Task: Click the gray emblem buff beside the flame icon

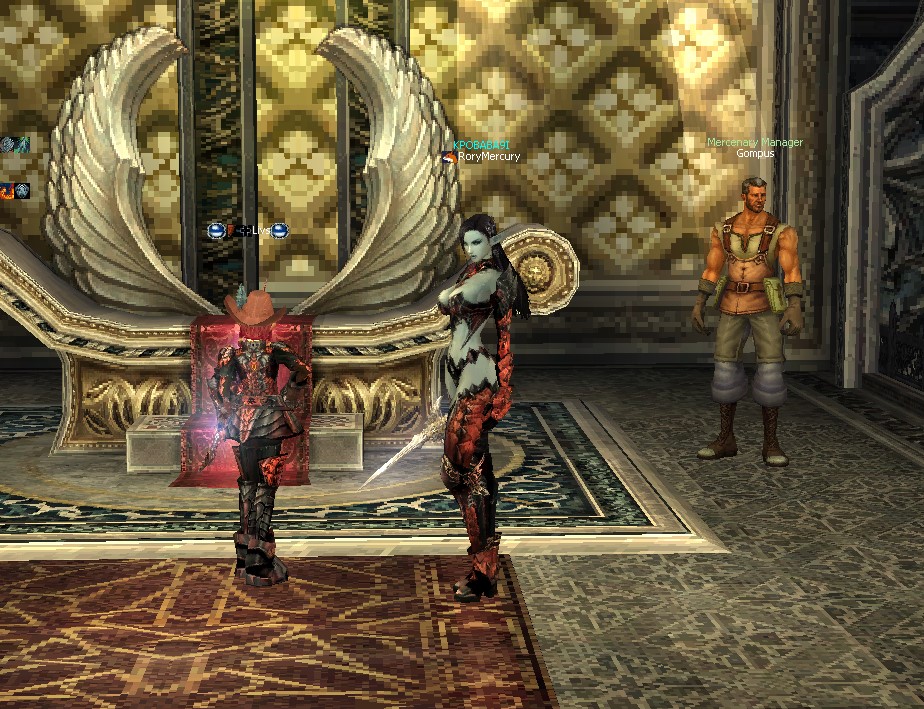Action: click(x=22, y=190)
